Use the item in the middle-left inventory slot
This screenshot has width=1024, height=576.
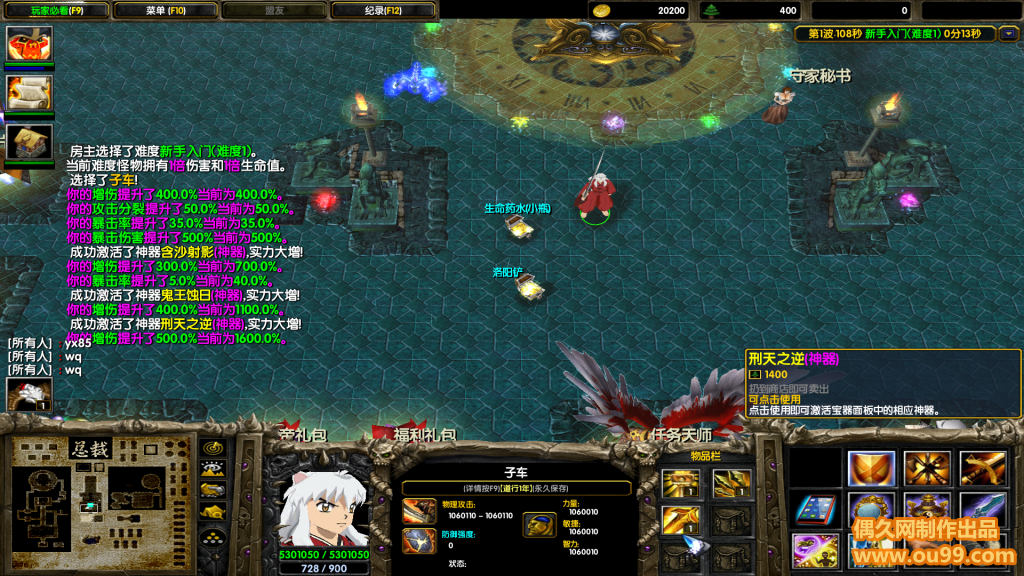click(x=680, y=520)
